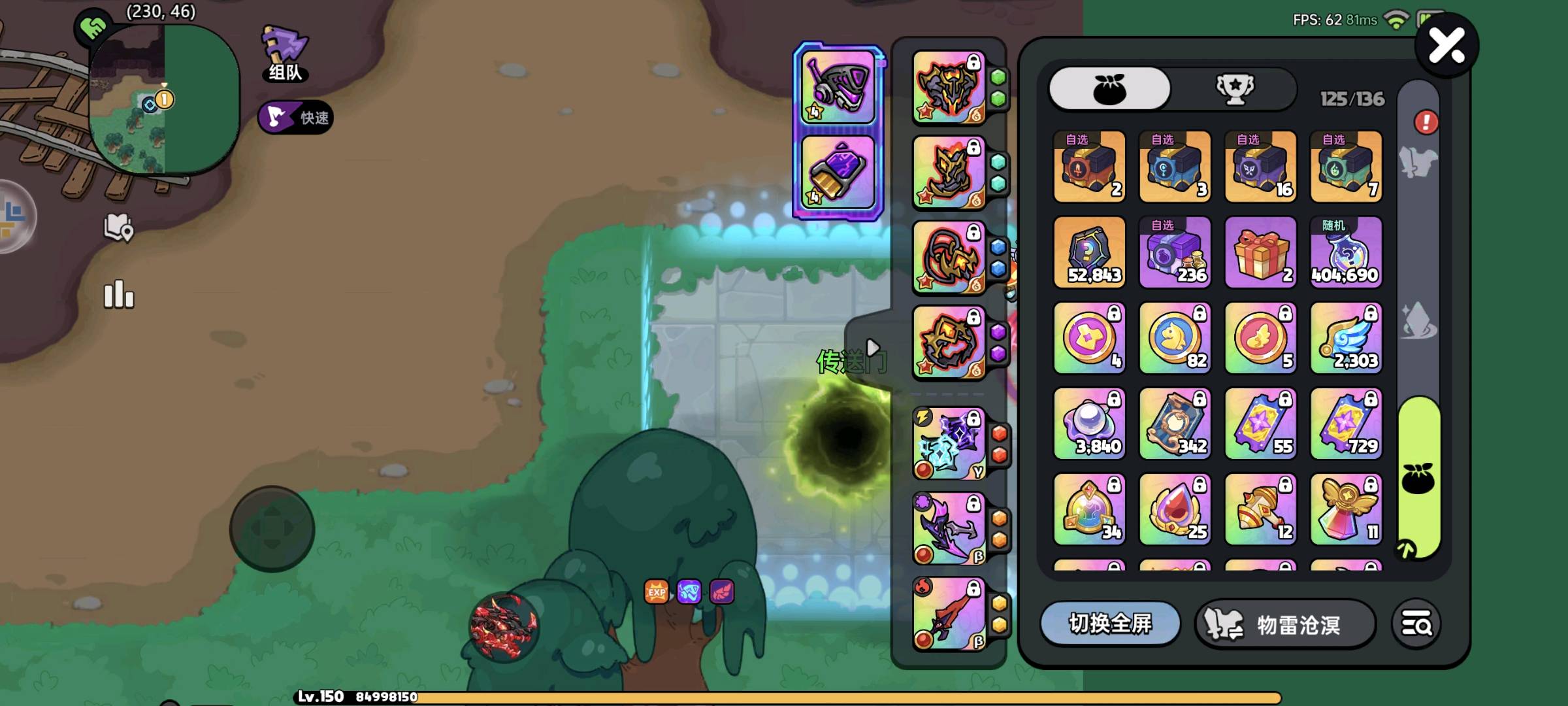Select the random potion with 404,690
Screen dimensions: 1568x706
coord(1346,252)
